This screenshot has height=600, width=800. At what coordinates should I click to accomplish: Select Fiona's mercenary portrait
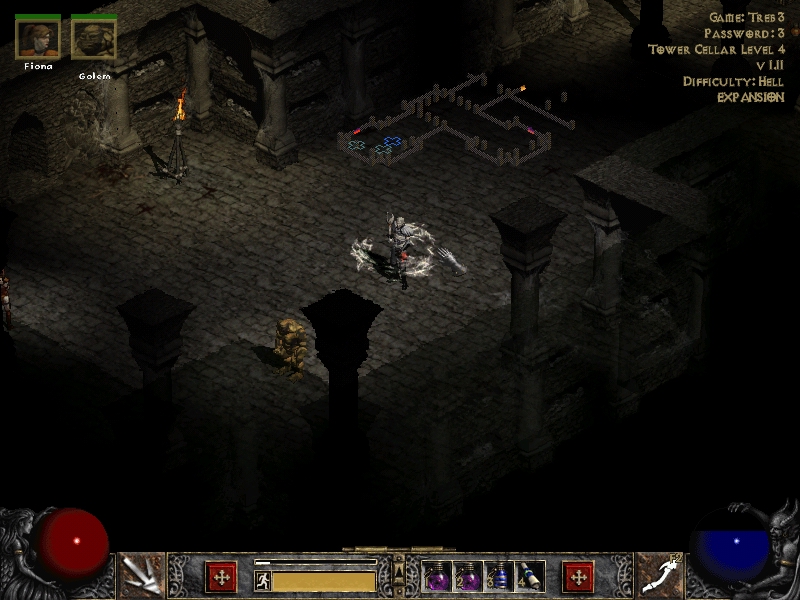38,38
